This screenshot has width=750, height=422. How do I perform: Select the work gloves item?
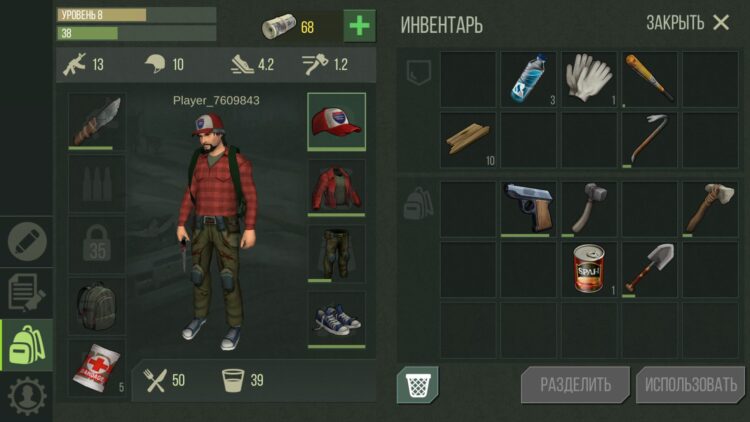pyautogui.click(x=589, y=79)
